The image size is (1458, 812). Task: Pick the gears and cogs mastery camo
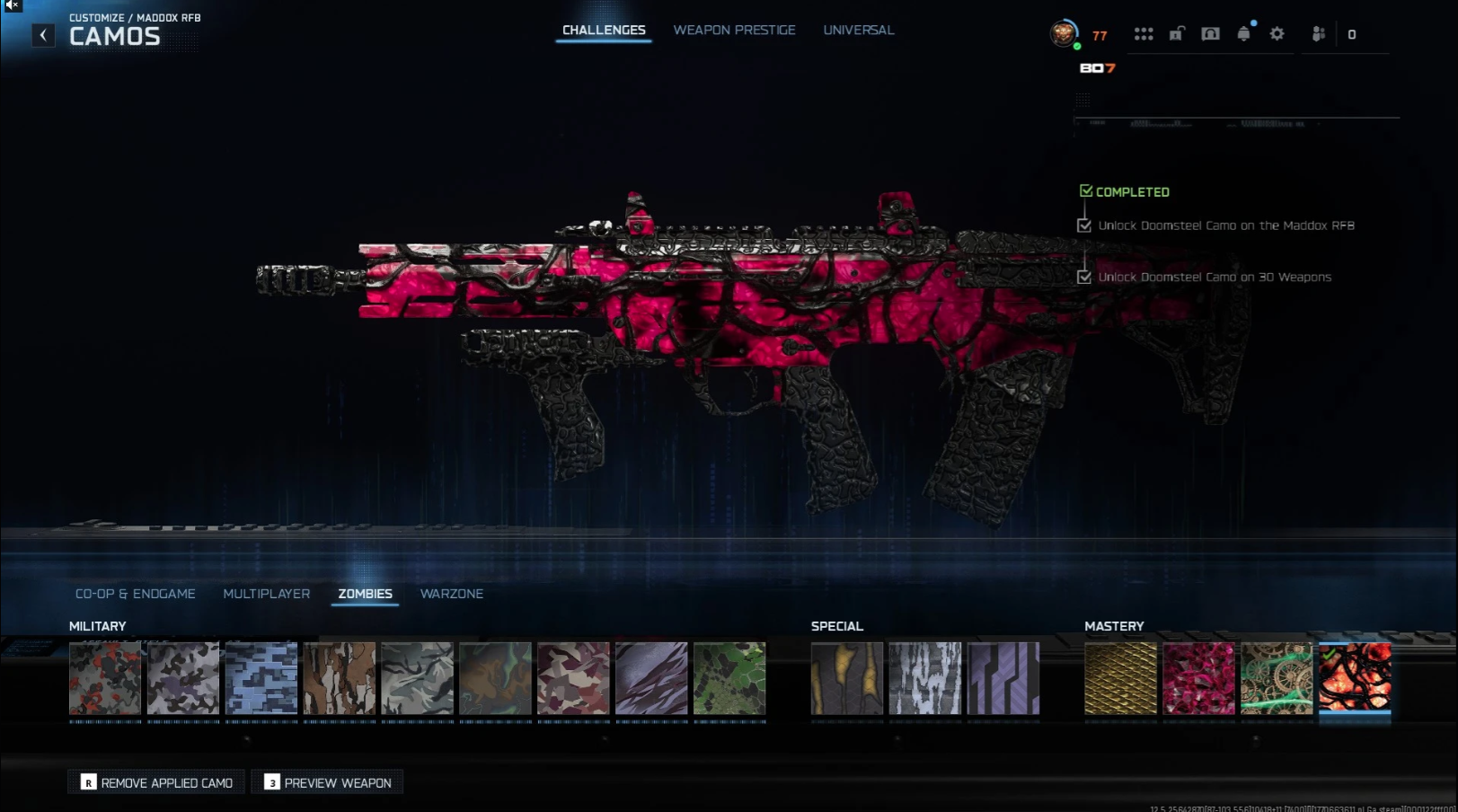[x=1277, y=678]
